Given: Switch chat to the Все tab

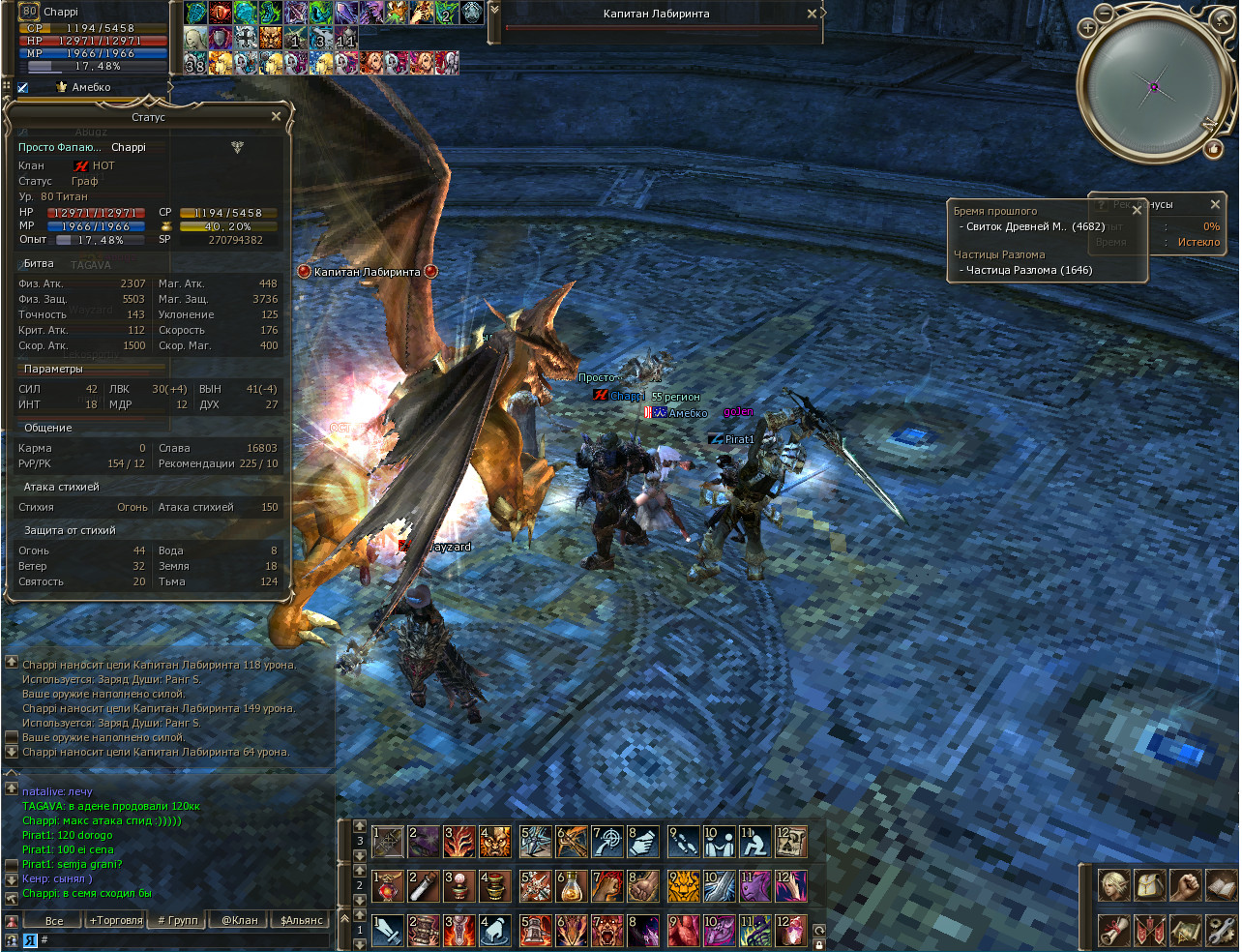Looking at the screenshot, I should [54, 920].
